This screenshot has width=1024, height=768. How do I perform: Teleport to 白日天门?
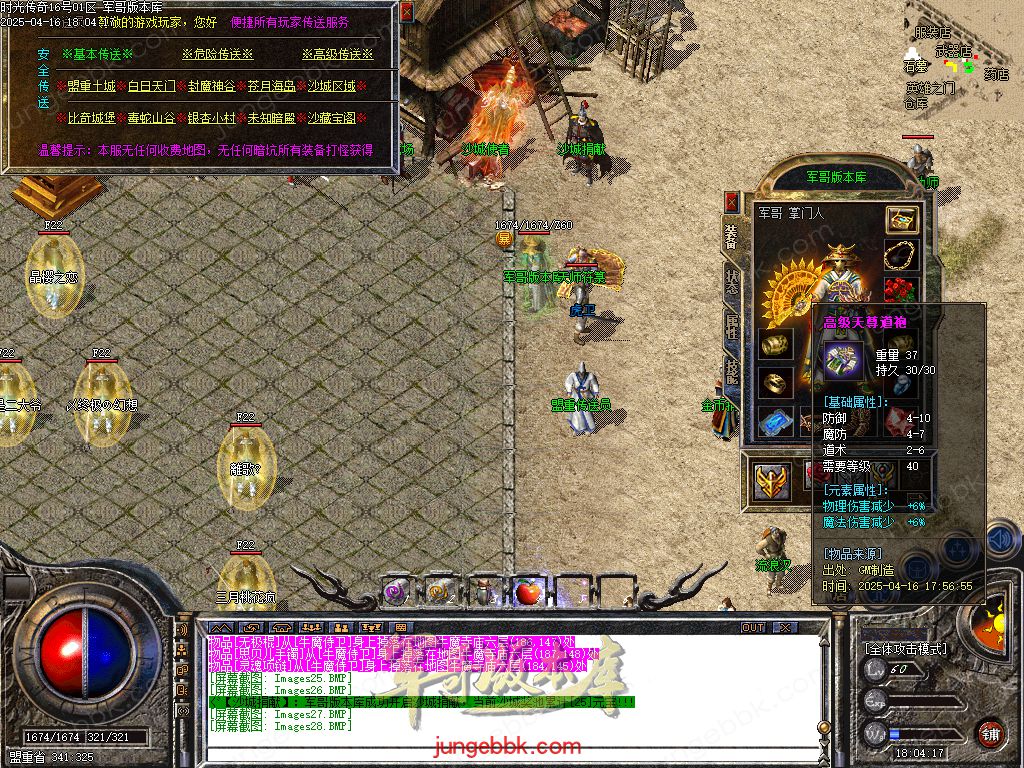click(x=152, y=86)
